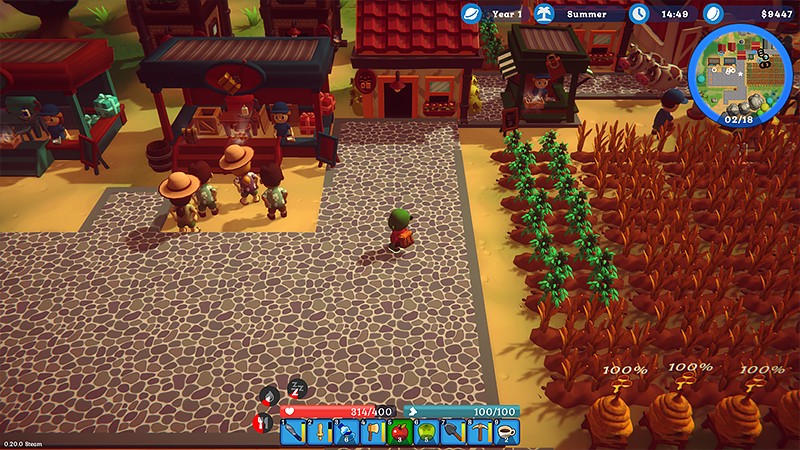Choose the coffee cup hotbar slot
The width and height of the screenshot is (800, 450).
[506, 432]
